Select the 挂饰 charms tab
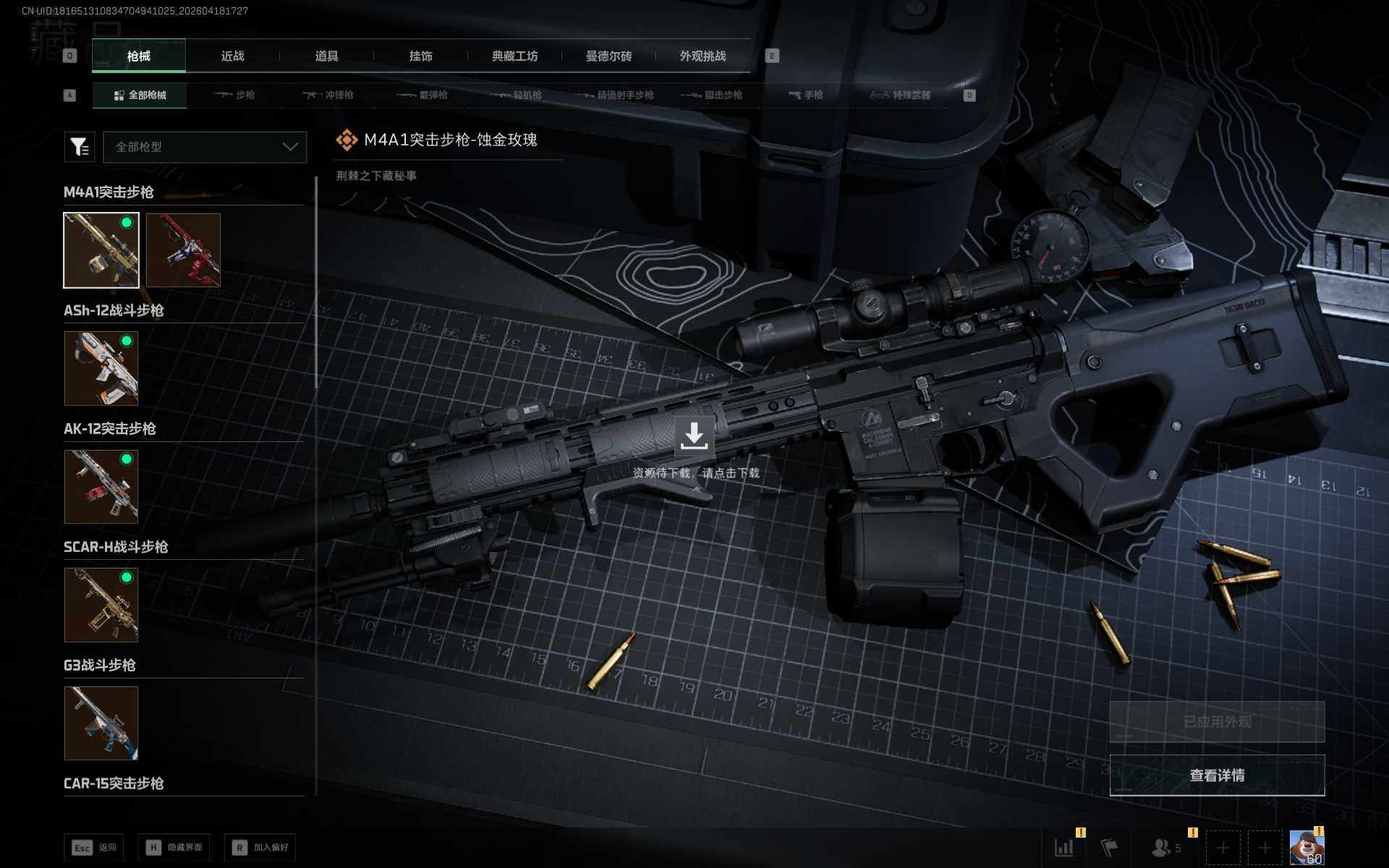Viewport: 1389px width, 868px height. pos(420,56)
